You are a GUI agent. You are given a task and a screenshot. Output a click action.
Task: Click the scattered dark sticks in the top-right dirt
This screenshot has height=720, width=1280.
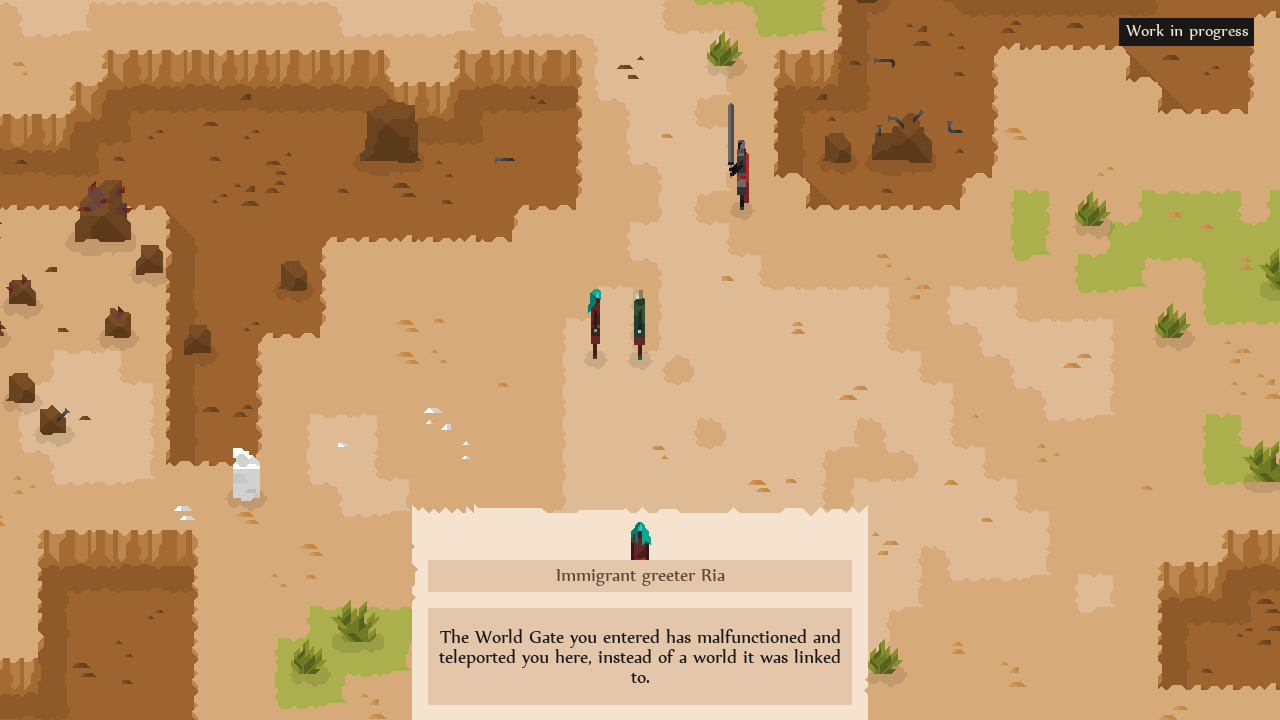tap(905, 120)
